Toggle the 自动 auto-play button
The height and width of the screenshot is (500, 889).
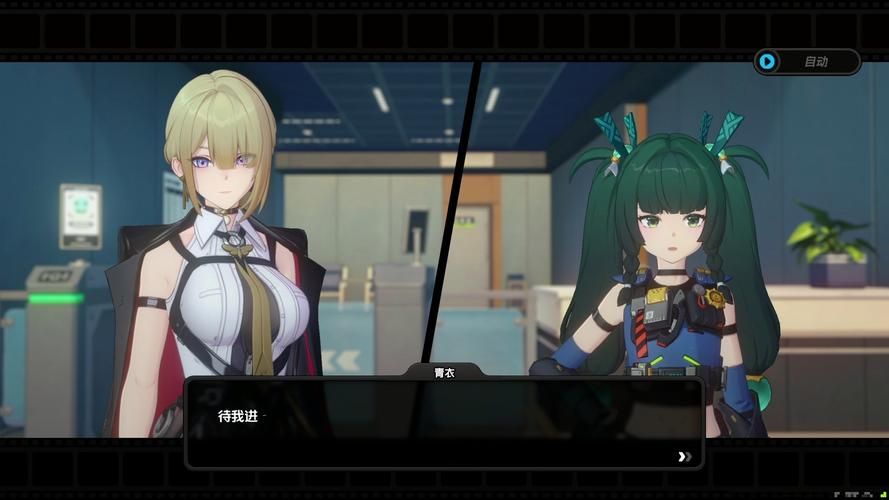(806, 62)
